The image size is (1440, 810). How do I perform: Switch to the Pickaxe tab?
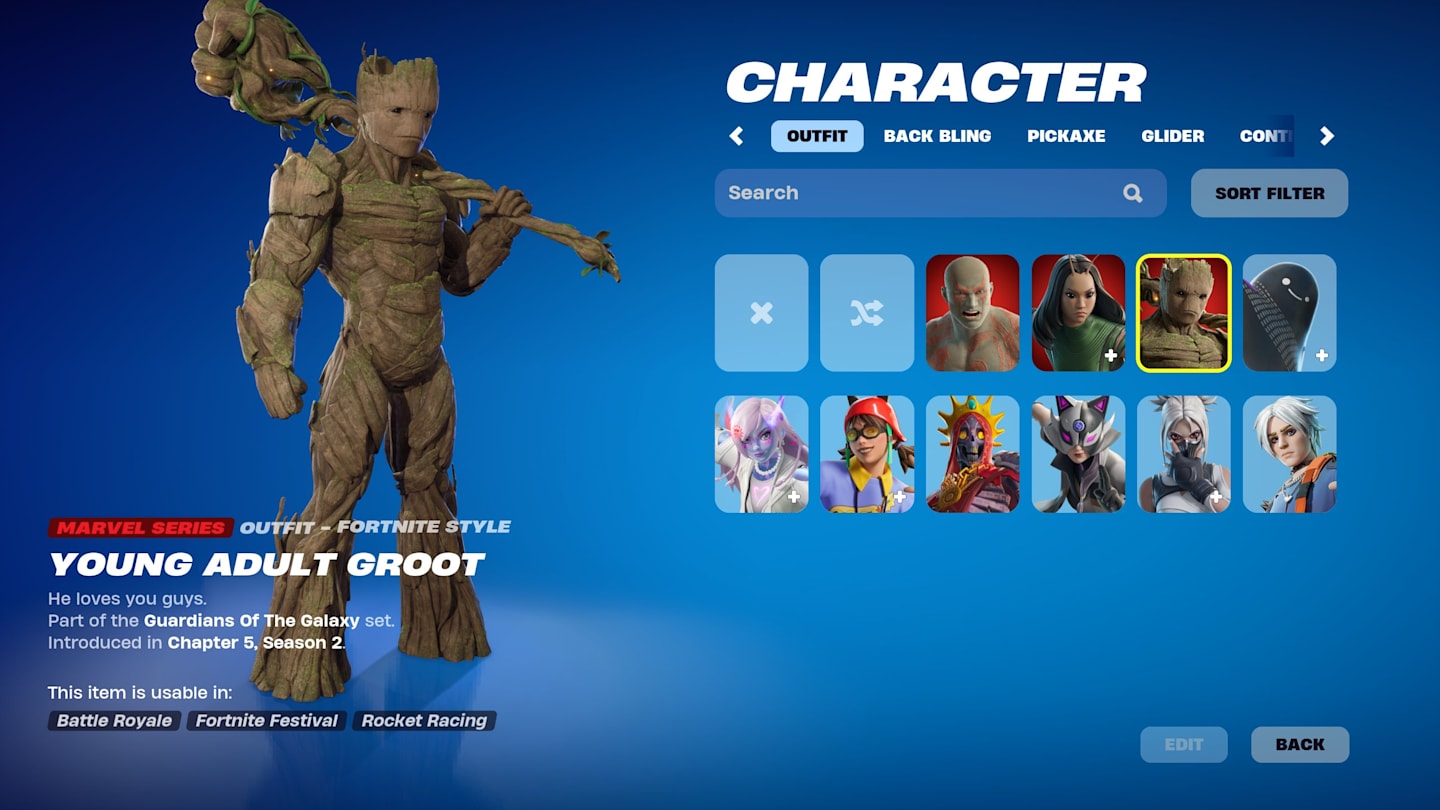click(x=1068, y=136)
